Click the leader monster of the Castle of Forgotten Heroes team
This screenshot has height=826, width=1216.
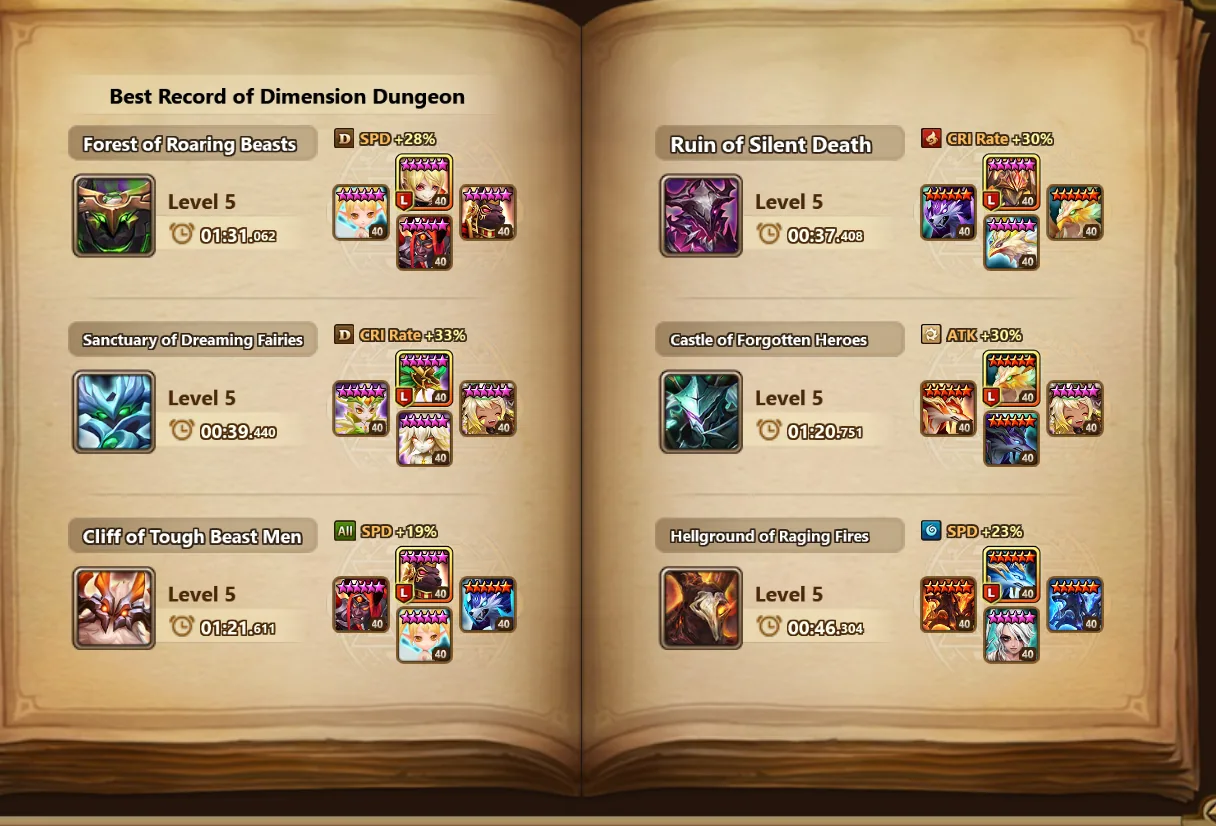[1012, 378]
